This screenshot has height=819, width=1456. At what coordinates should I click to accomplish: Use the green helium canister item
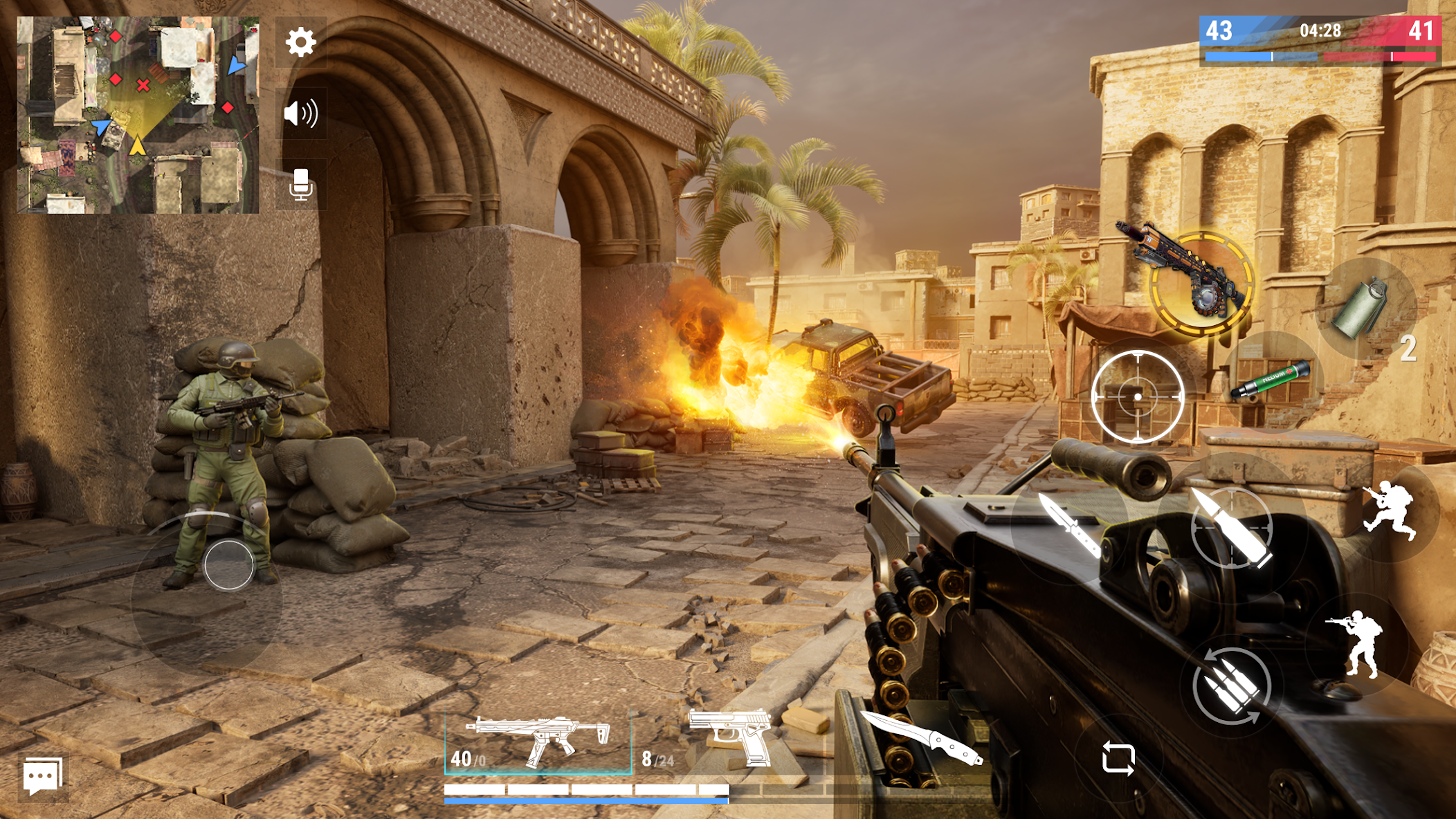[x=1271, y=380]
